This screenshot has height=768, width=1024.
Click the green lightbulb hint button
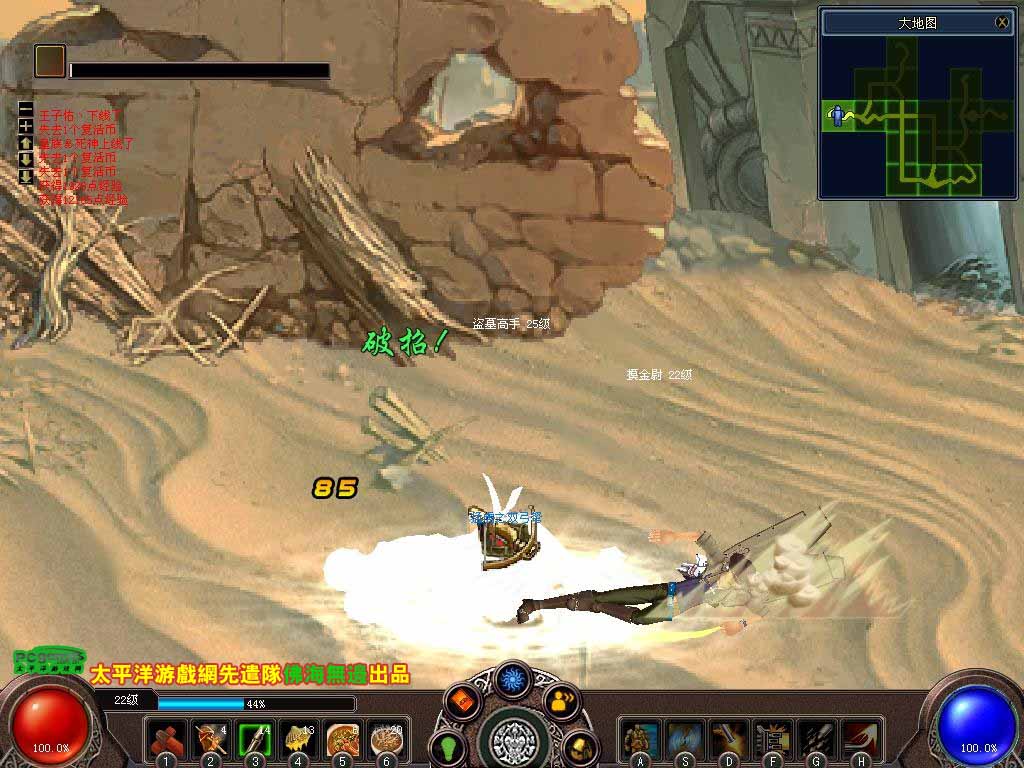(447, 747)
